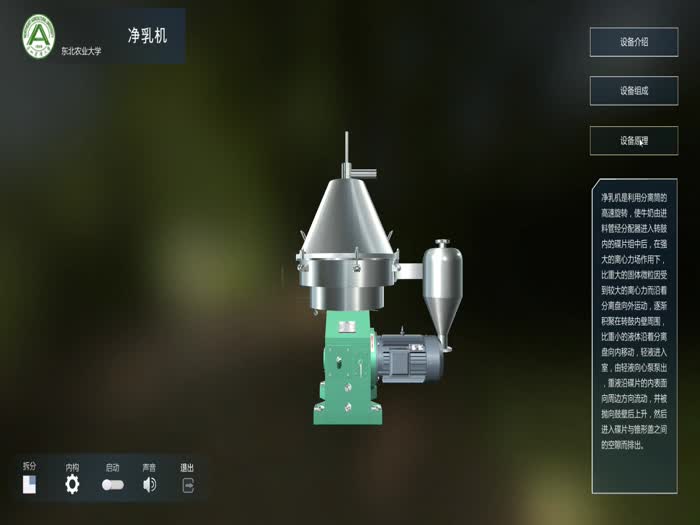The image size is (700, 525).
Task: Select the 设备原理 (equipment principle) button
Action: 633,141
